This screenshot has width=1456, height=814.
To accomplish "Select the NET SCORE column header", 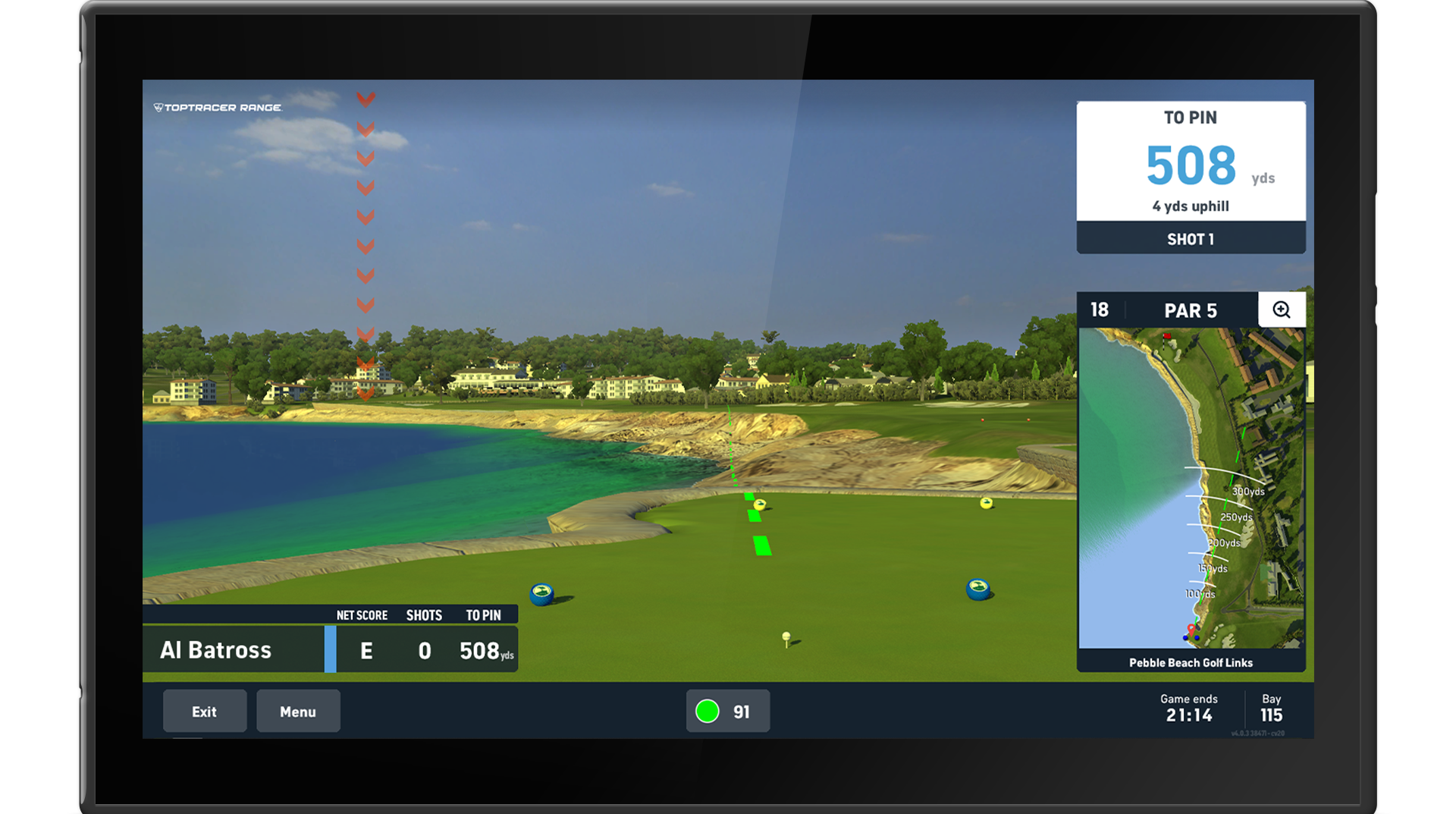I will tap(362, 615).
